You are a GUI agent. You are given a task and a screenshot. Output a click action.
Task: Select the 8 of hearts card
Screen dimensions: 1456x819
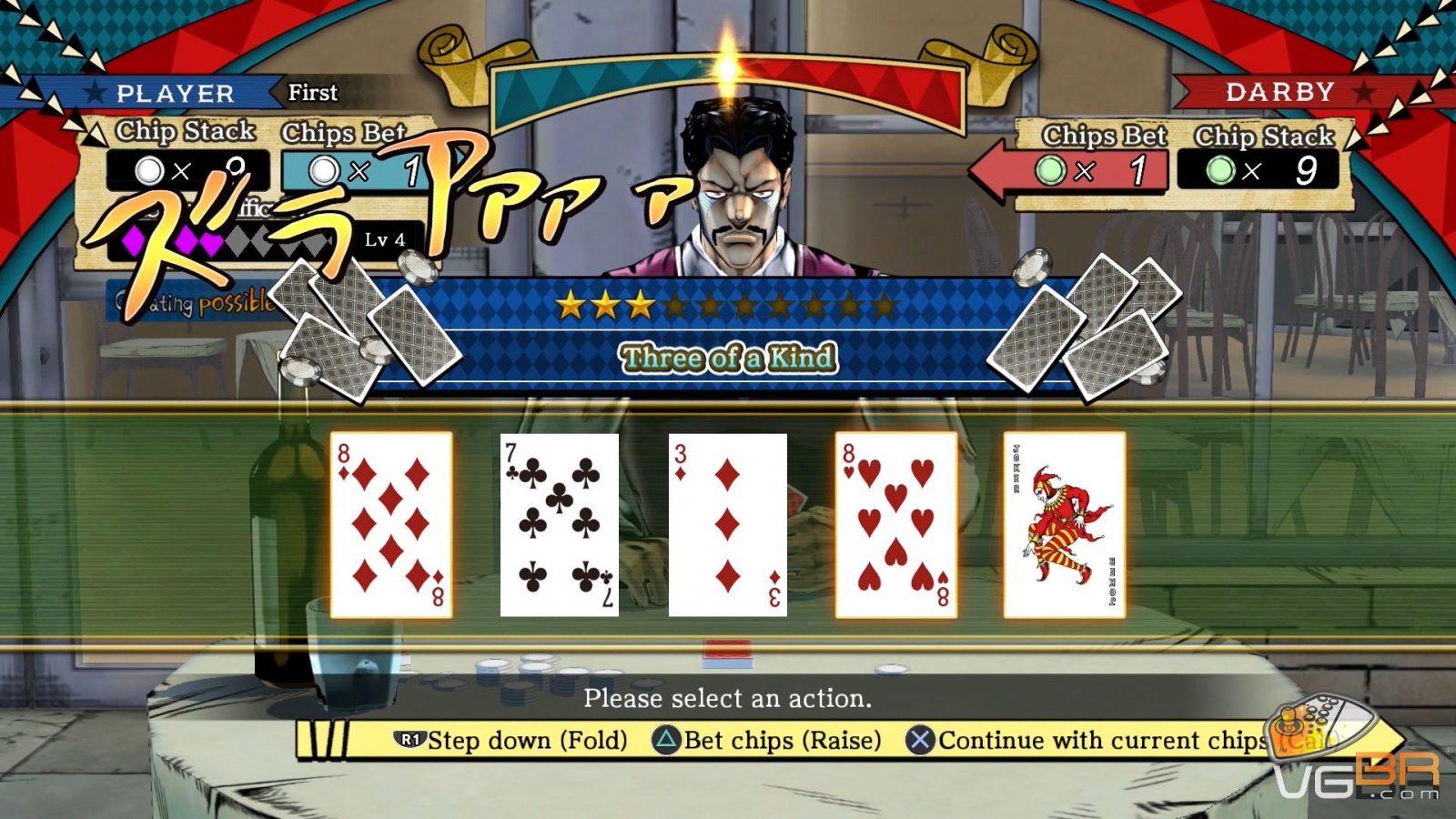point(896,525)
